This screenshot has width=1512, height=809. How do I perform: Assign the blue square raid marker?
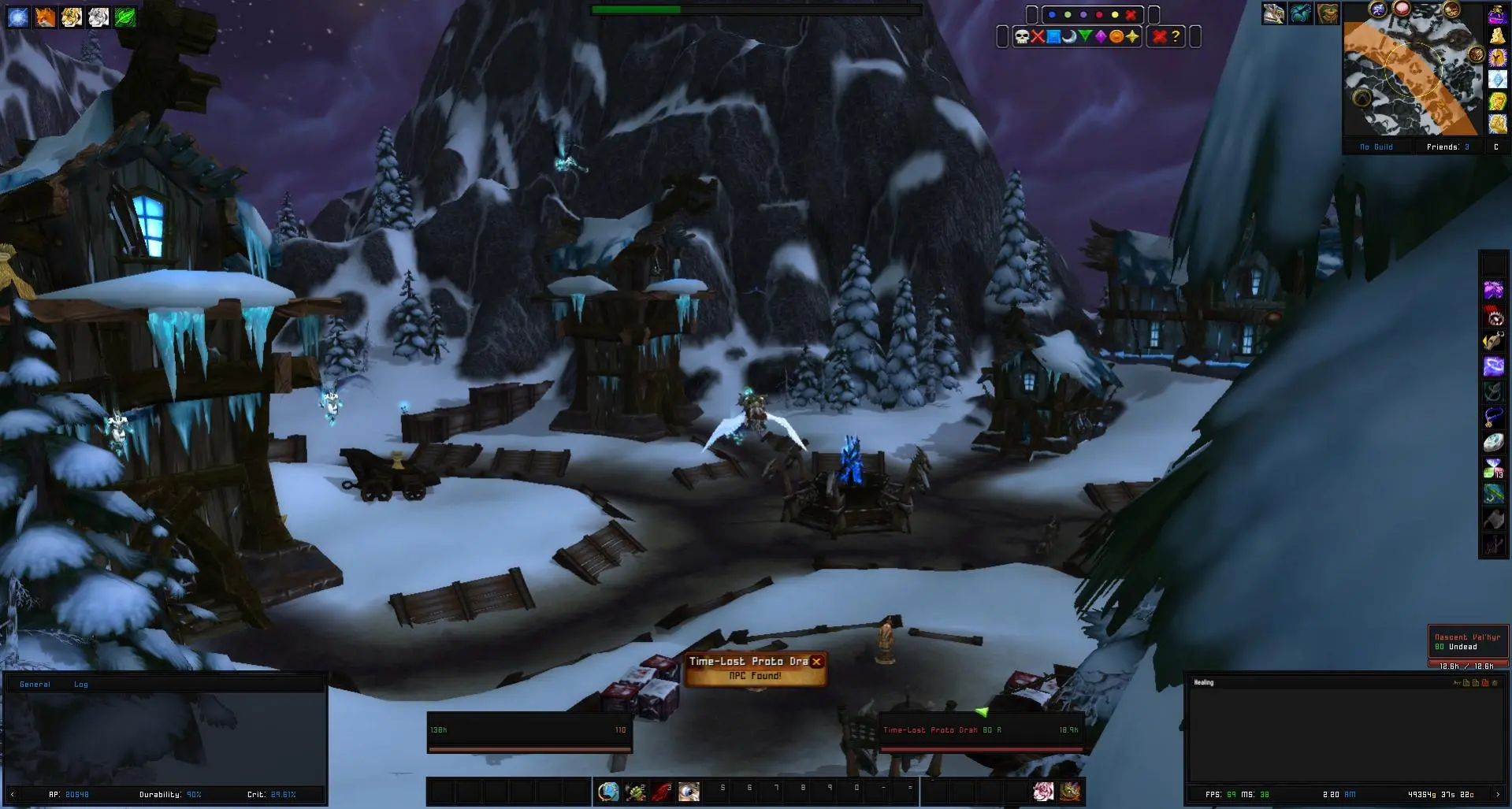click(x=1053, y=36)
